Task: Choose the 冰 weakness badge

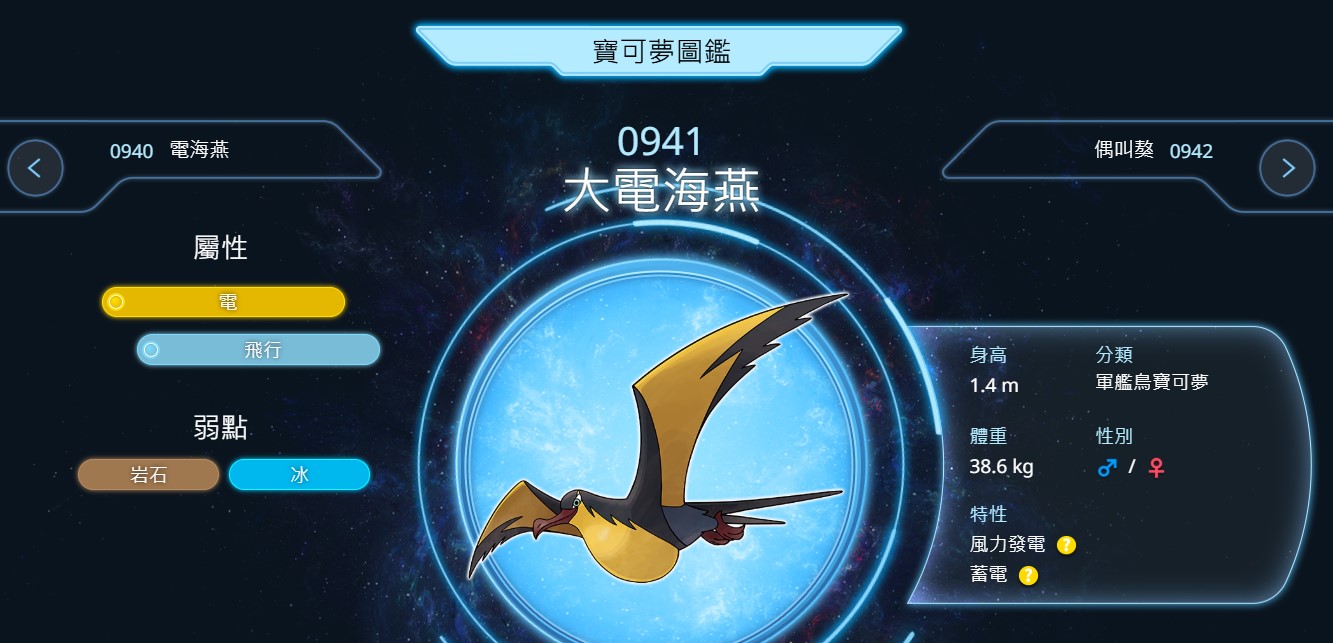Action: tap(299, 475)
